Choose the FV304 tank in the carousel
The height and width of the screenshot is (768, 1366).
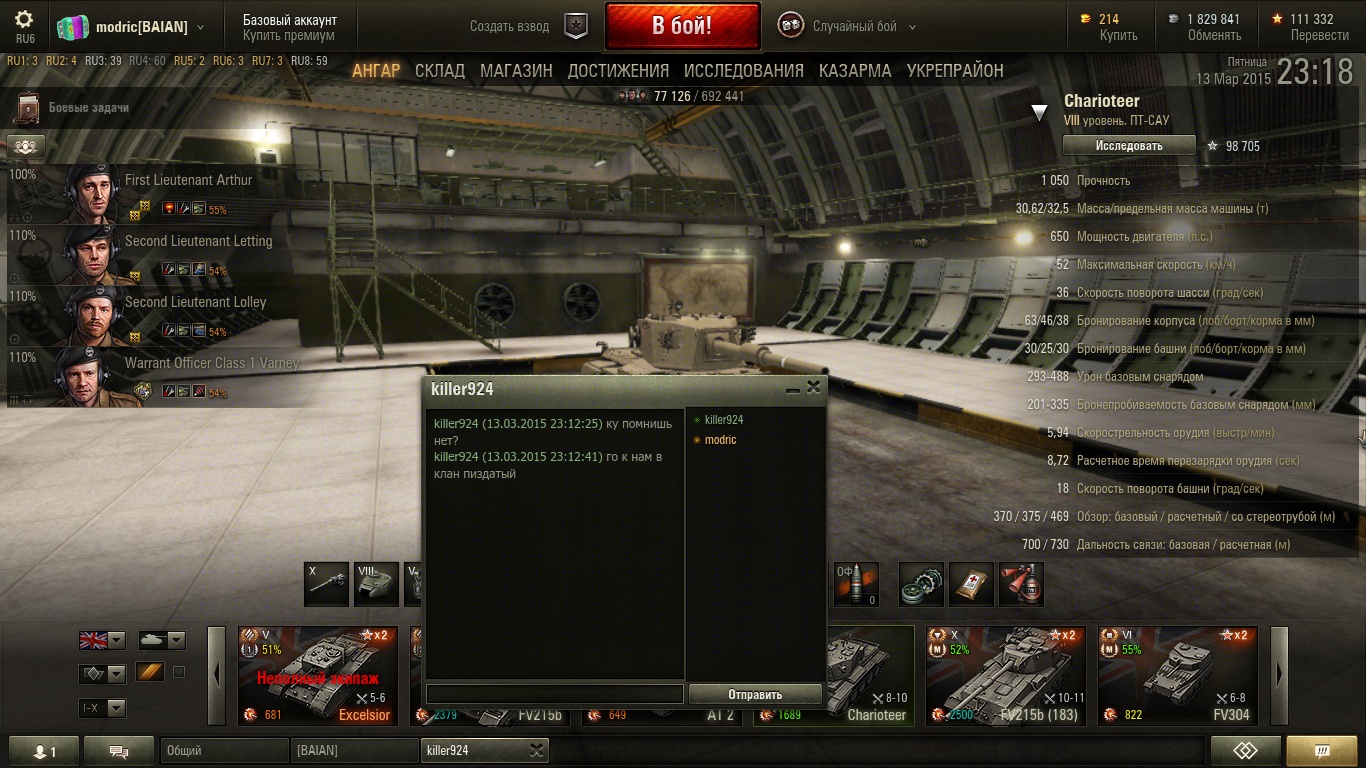1177,675
